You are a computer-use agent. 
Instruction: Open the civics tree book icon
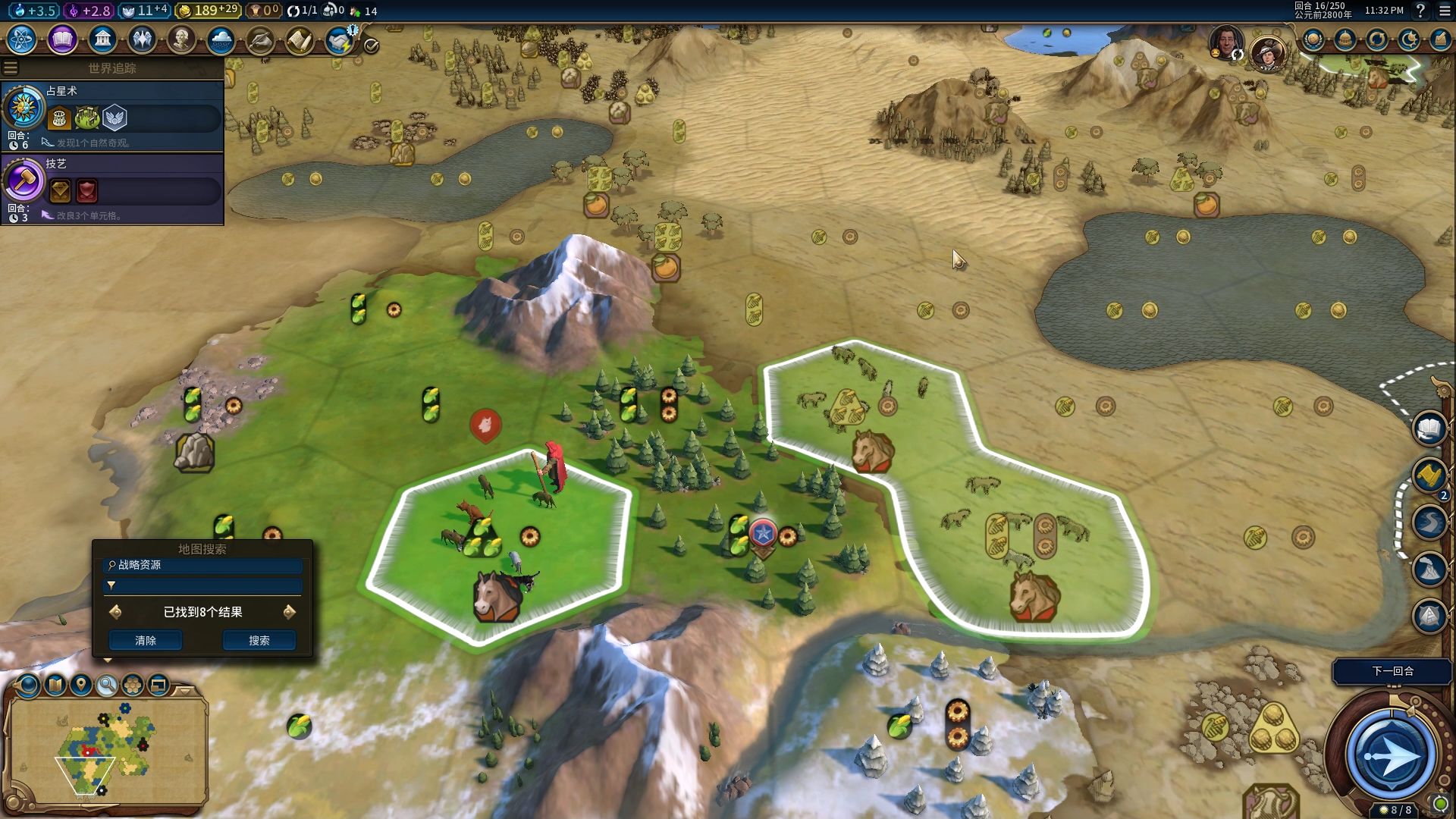point(62,39)
